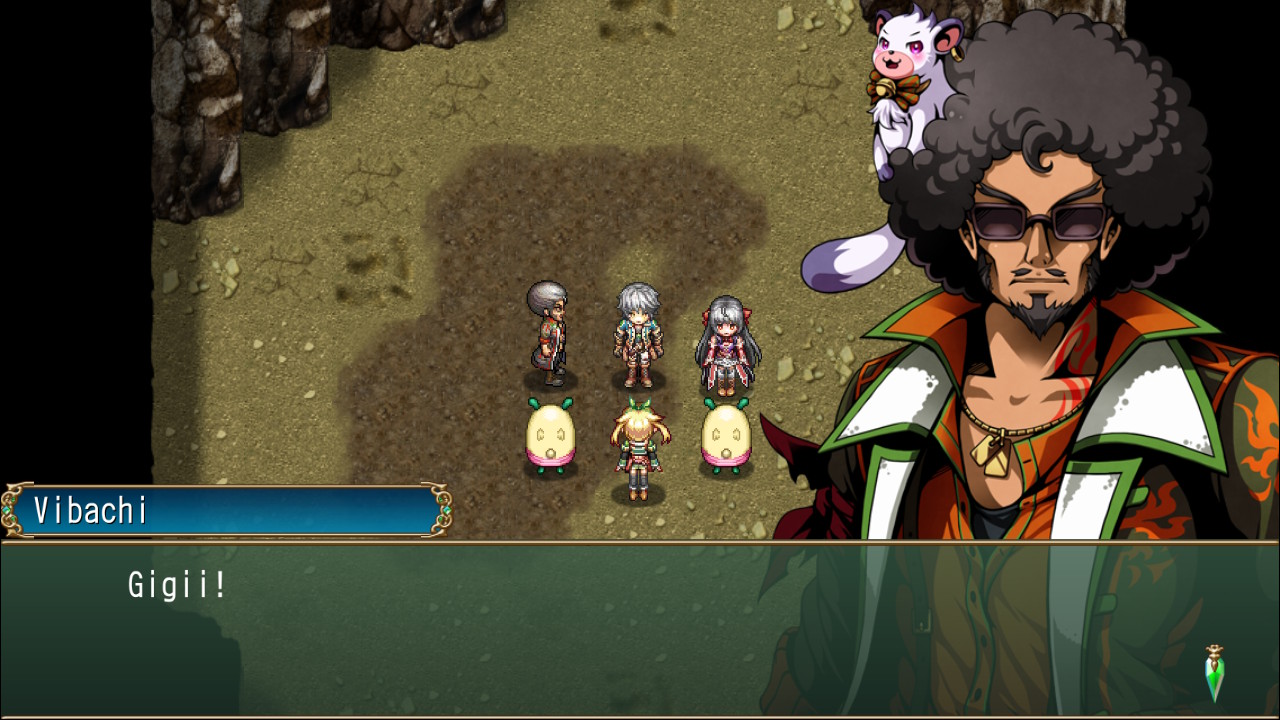Screen dimensions: 1280x720
Task: Click the left pink egg-shaped creature sprite
Action: [x=549, y=435]
